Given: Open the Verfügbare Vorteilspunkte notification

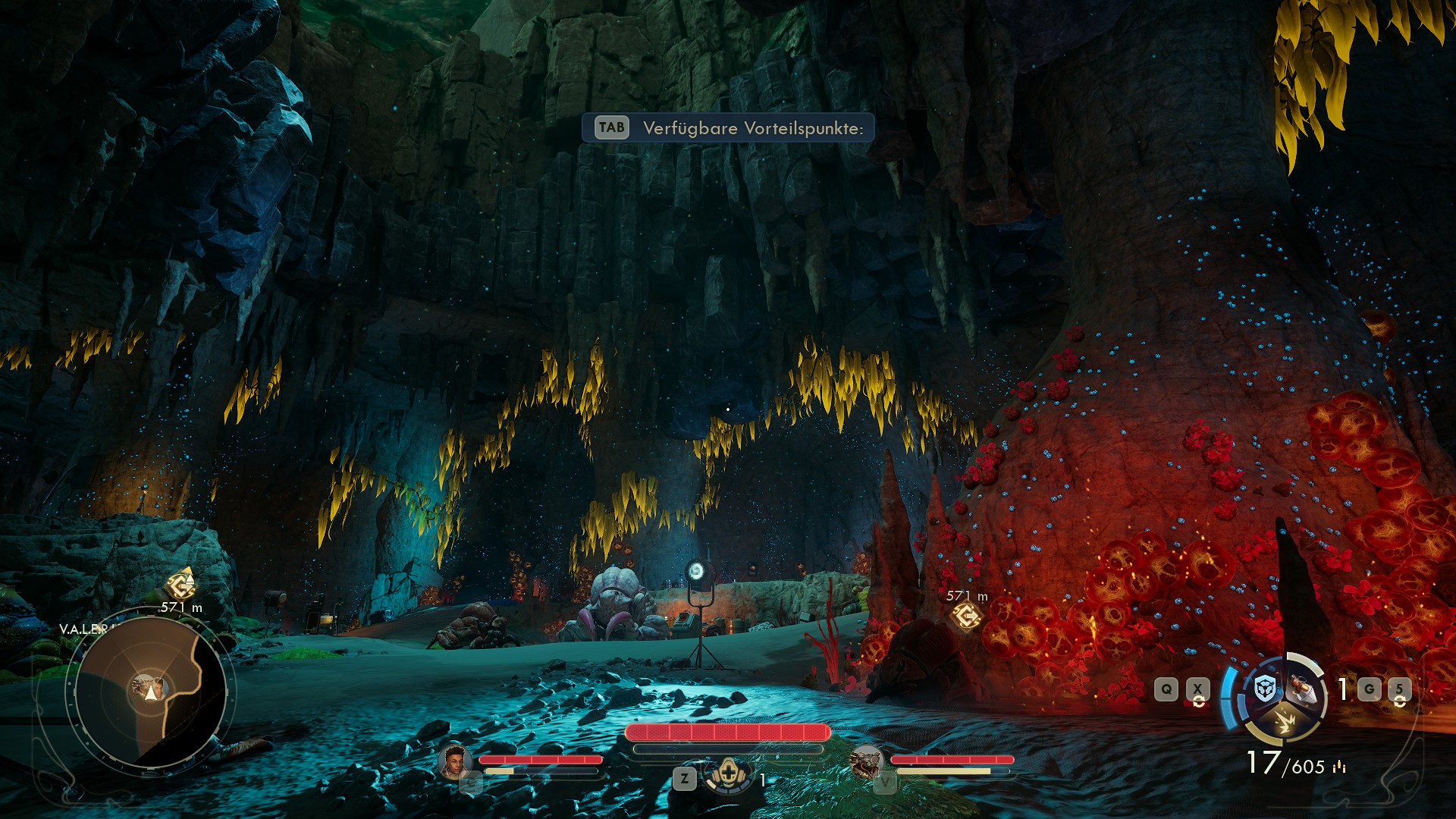Looking at the screenshot, I should coord(728,127).
